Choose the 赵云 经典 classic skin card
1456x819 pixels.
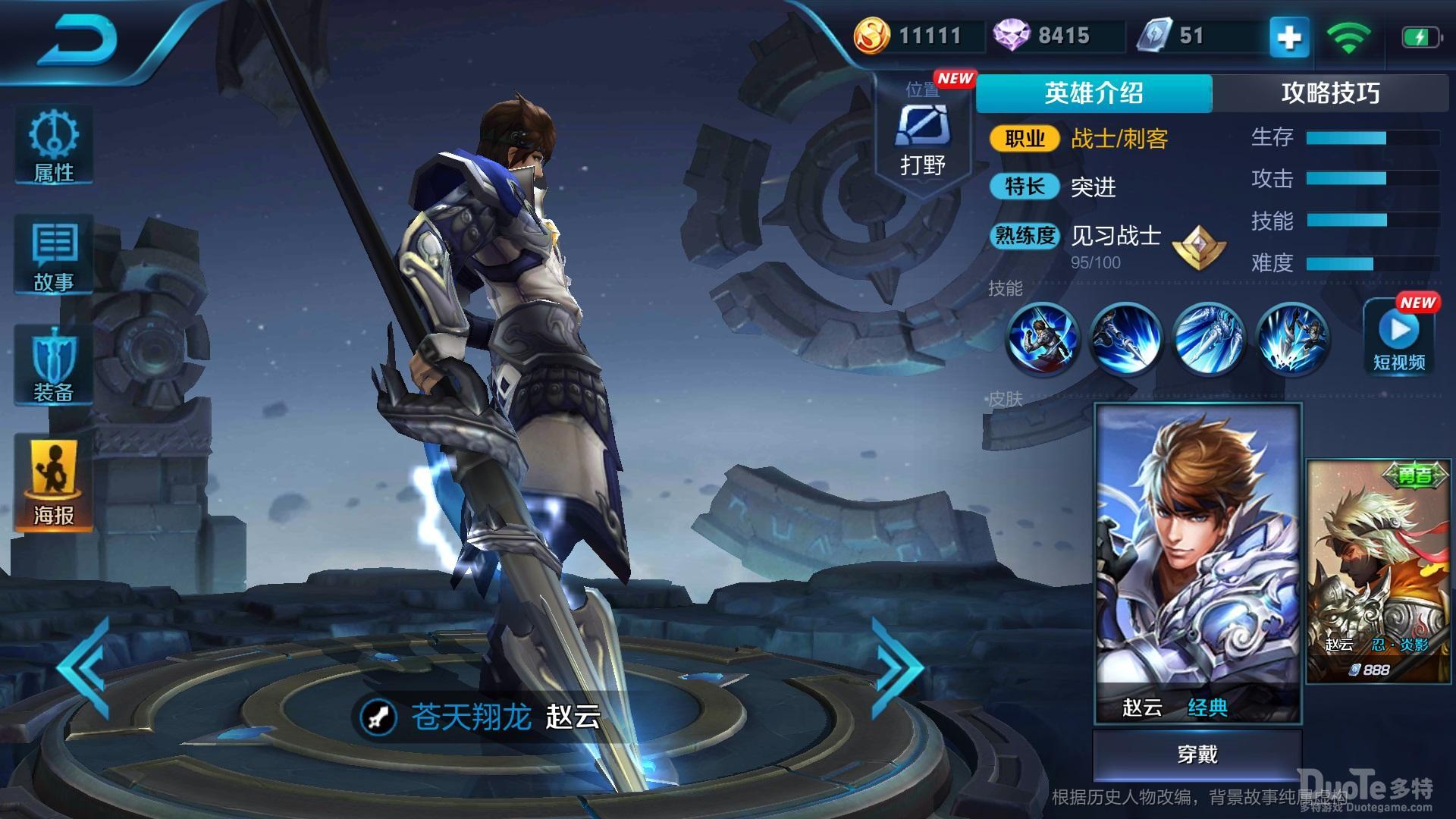click(x=1198, y=563)
